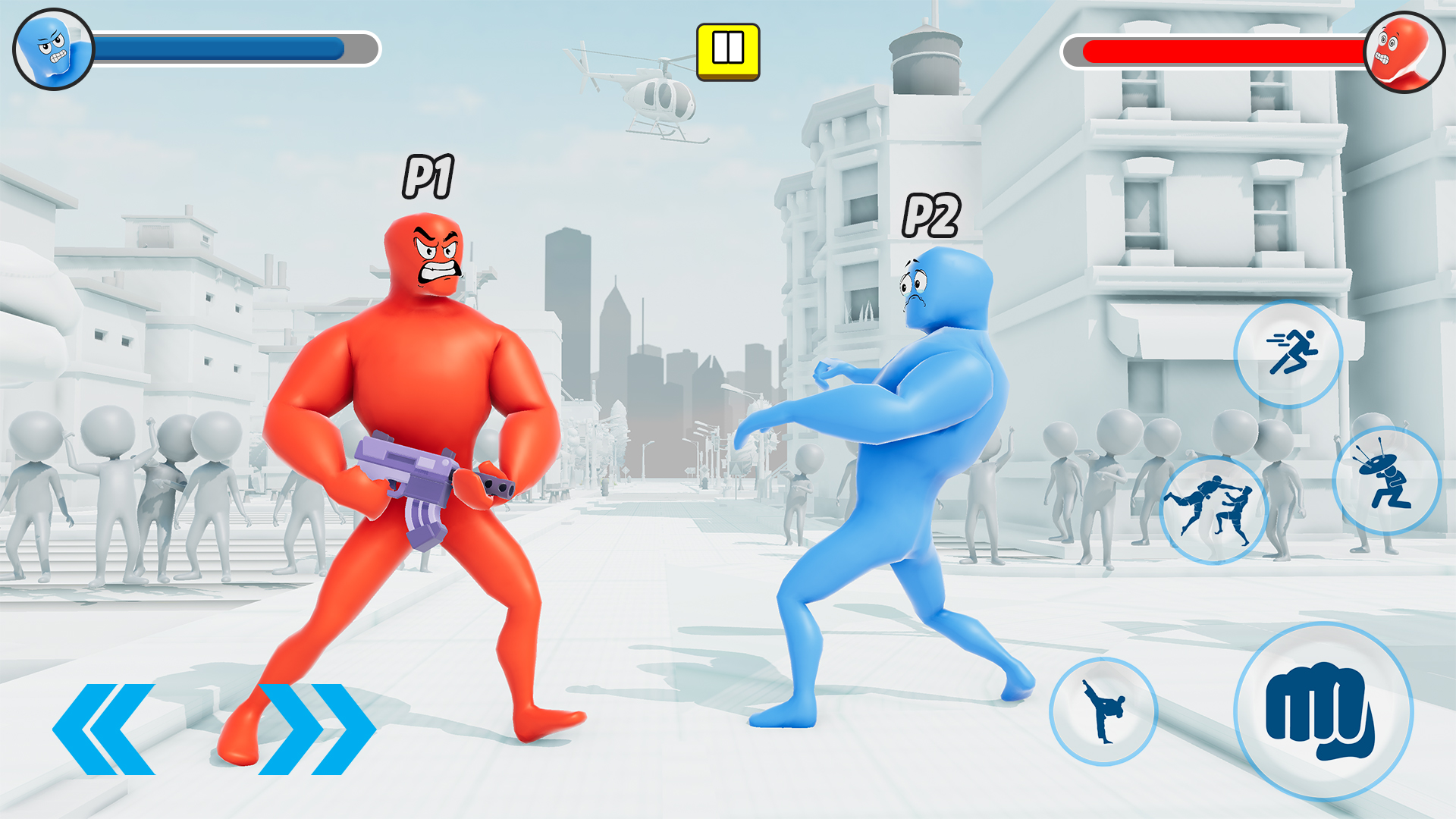
Task: Click the P1 name label
Action: (x=428, y=176)
